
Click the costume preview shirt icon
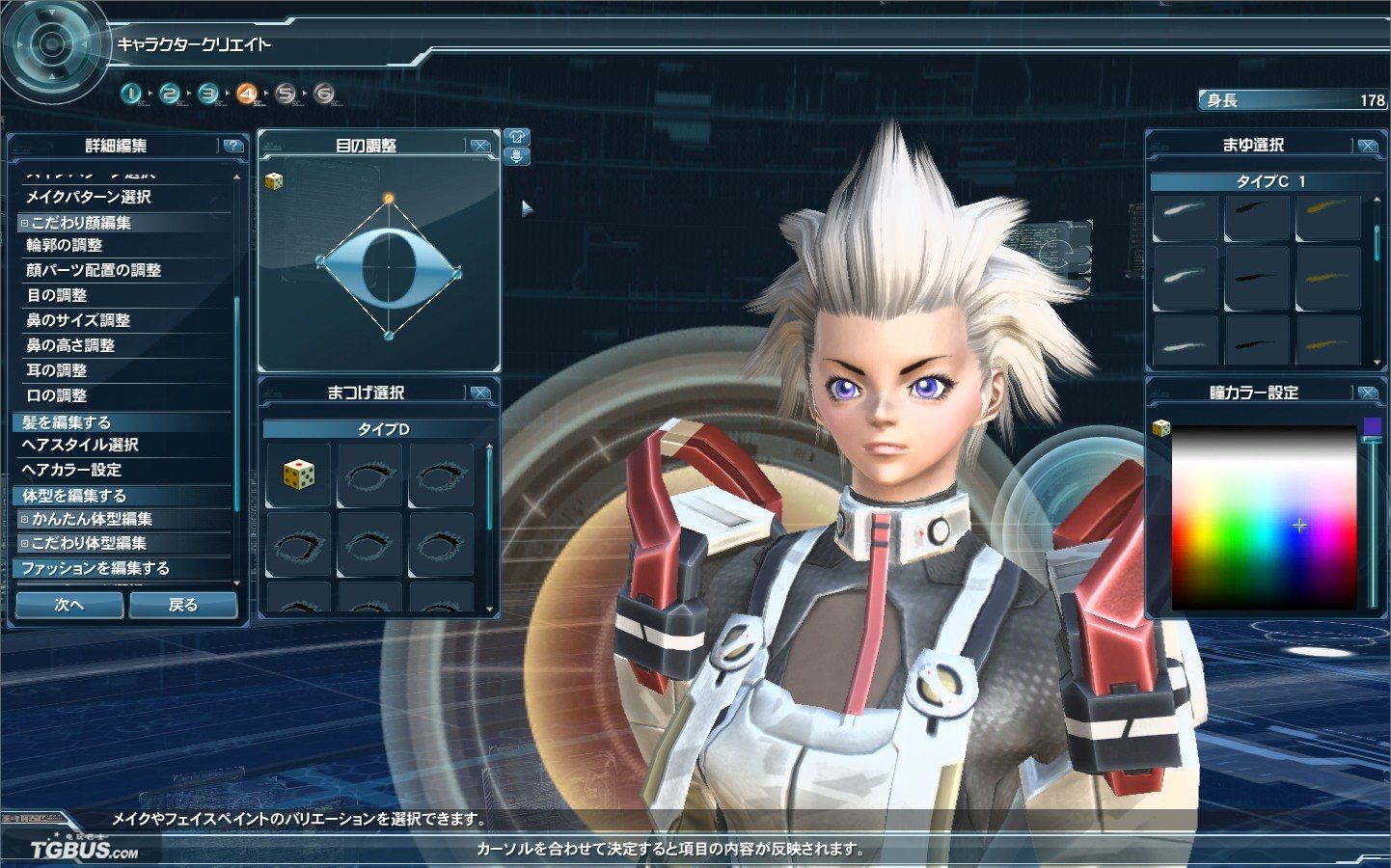516,137
